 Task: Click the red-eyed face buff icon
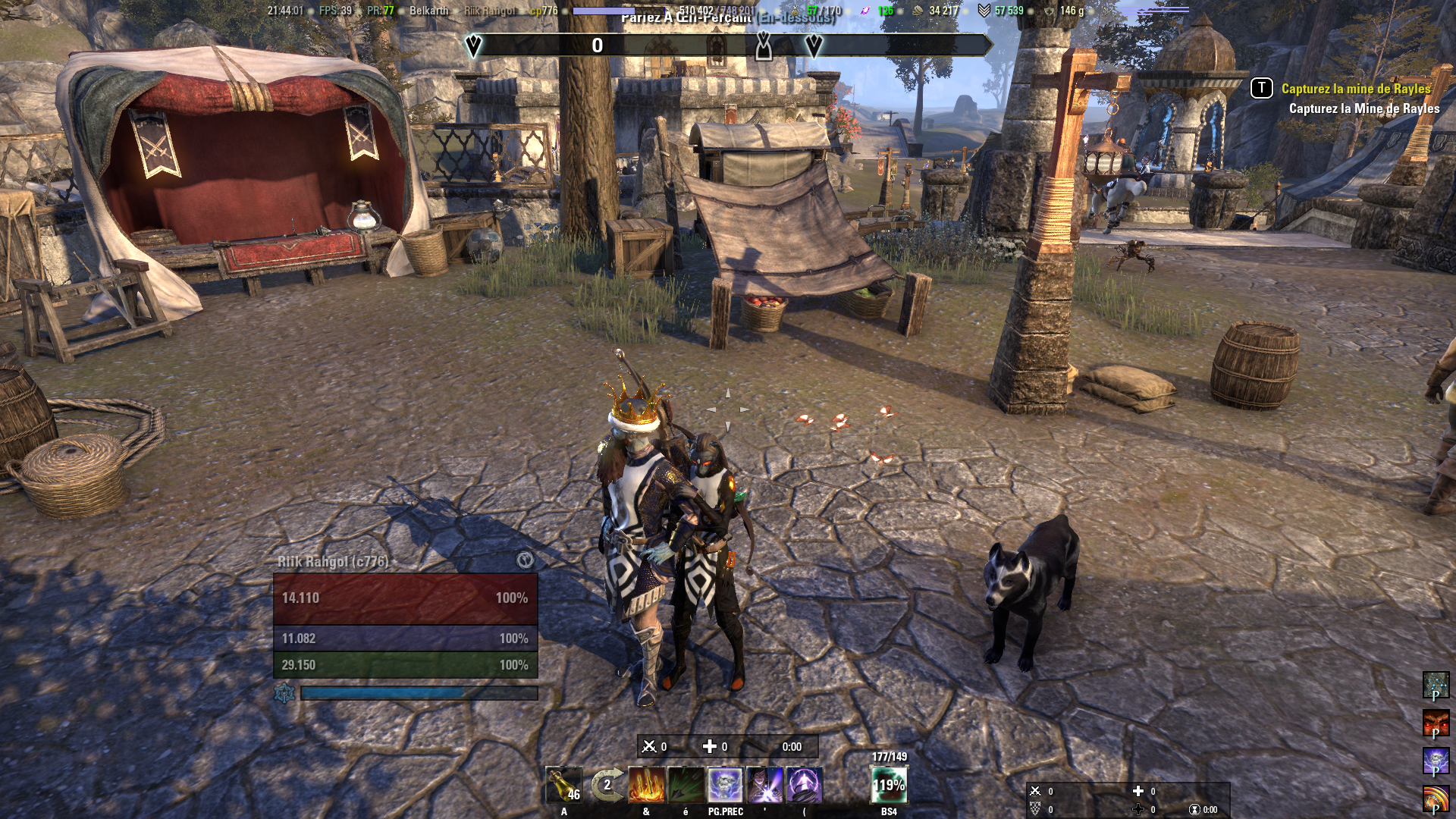pyautogui.click(x=1435, y=723)
